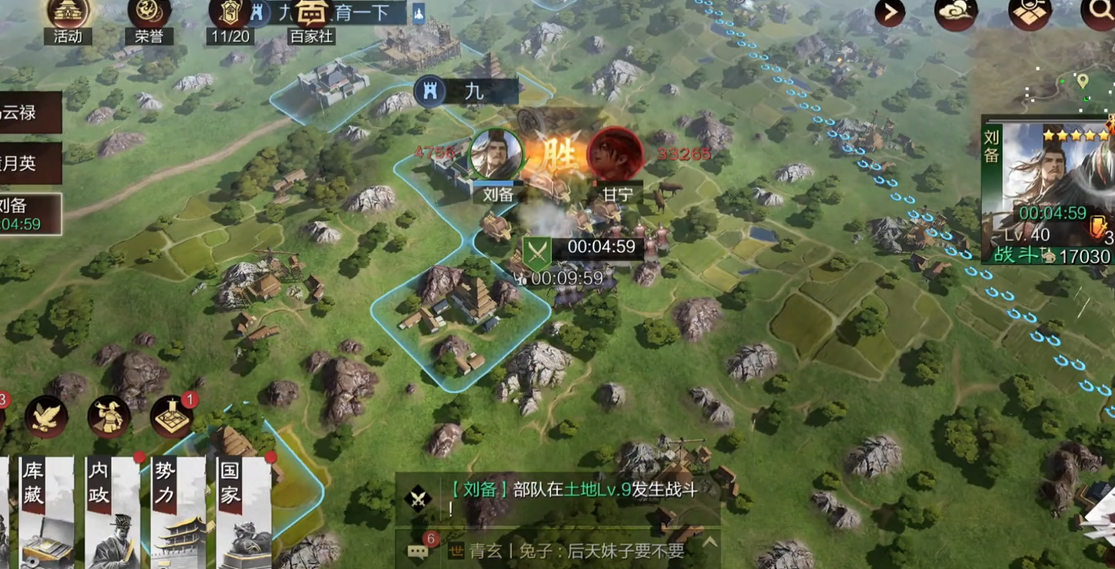1115x569 pixels.
Task: Open the 荣誉 honor screen
Action: [149, 16]
